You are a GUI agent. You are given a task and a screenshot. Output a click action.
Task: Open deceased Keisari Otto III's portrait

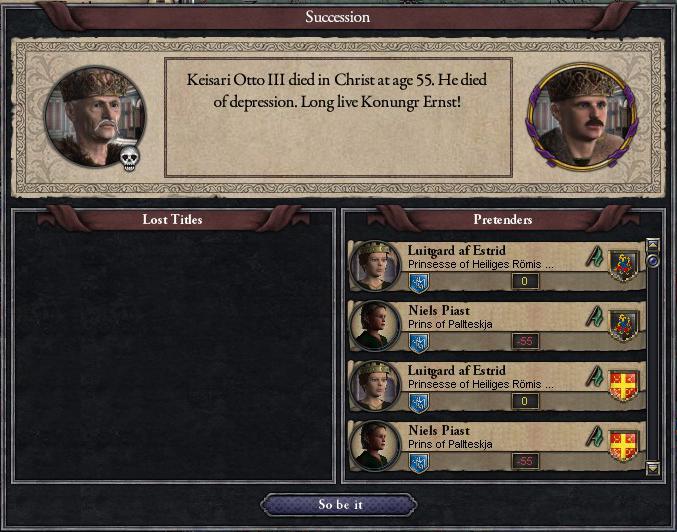[95, 116]
